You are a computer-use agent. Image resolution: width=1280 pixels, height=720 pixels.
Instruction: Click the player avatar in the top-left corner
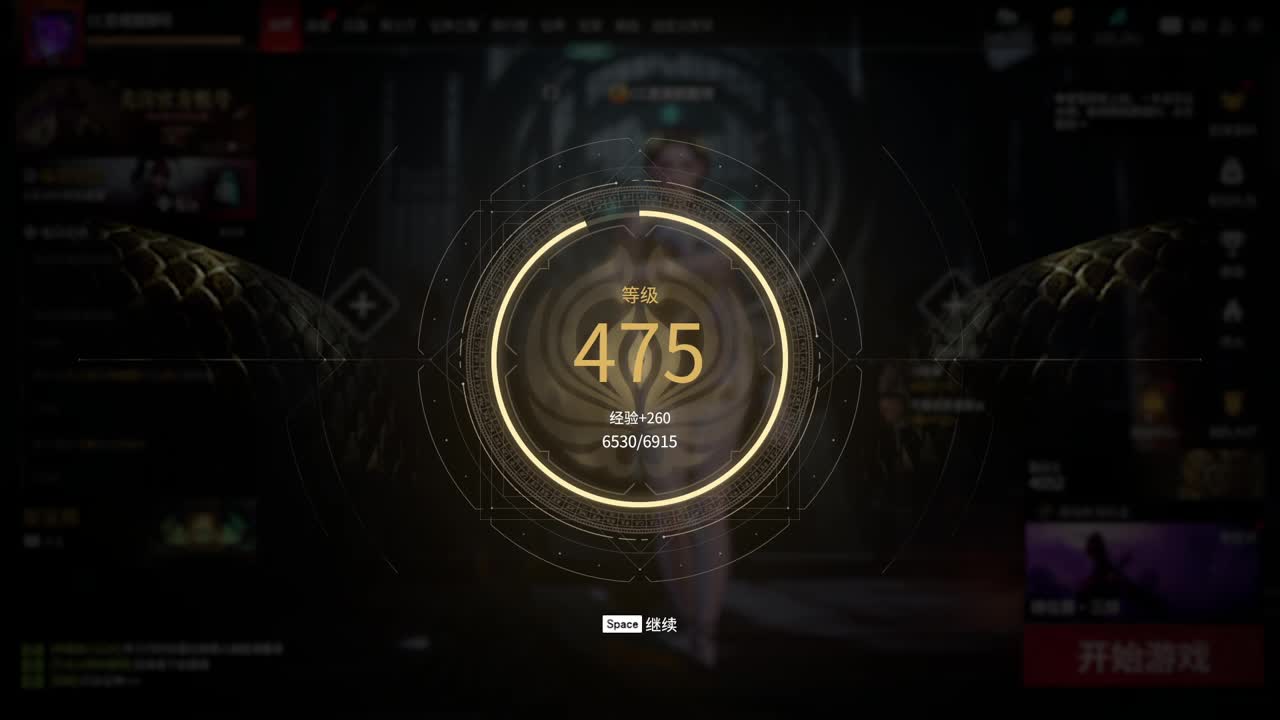[55, 27]
